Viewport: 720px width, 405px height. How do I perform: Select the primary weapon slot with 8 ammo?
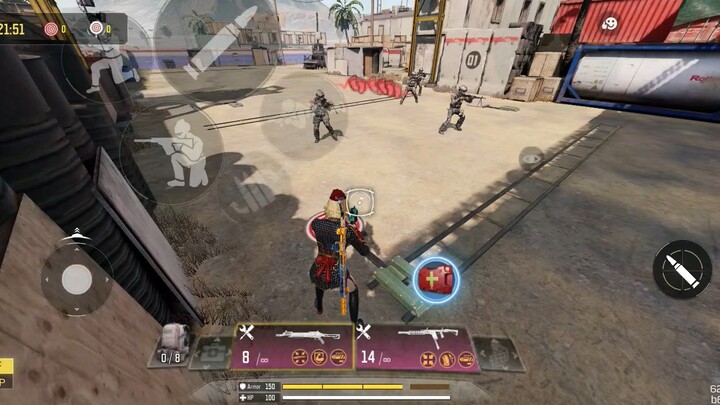click(x=294, y=346)
